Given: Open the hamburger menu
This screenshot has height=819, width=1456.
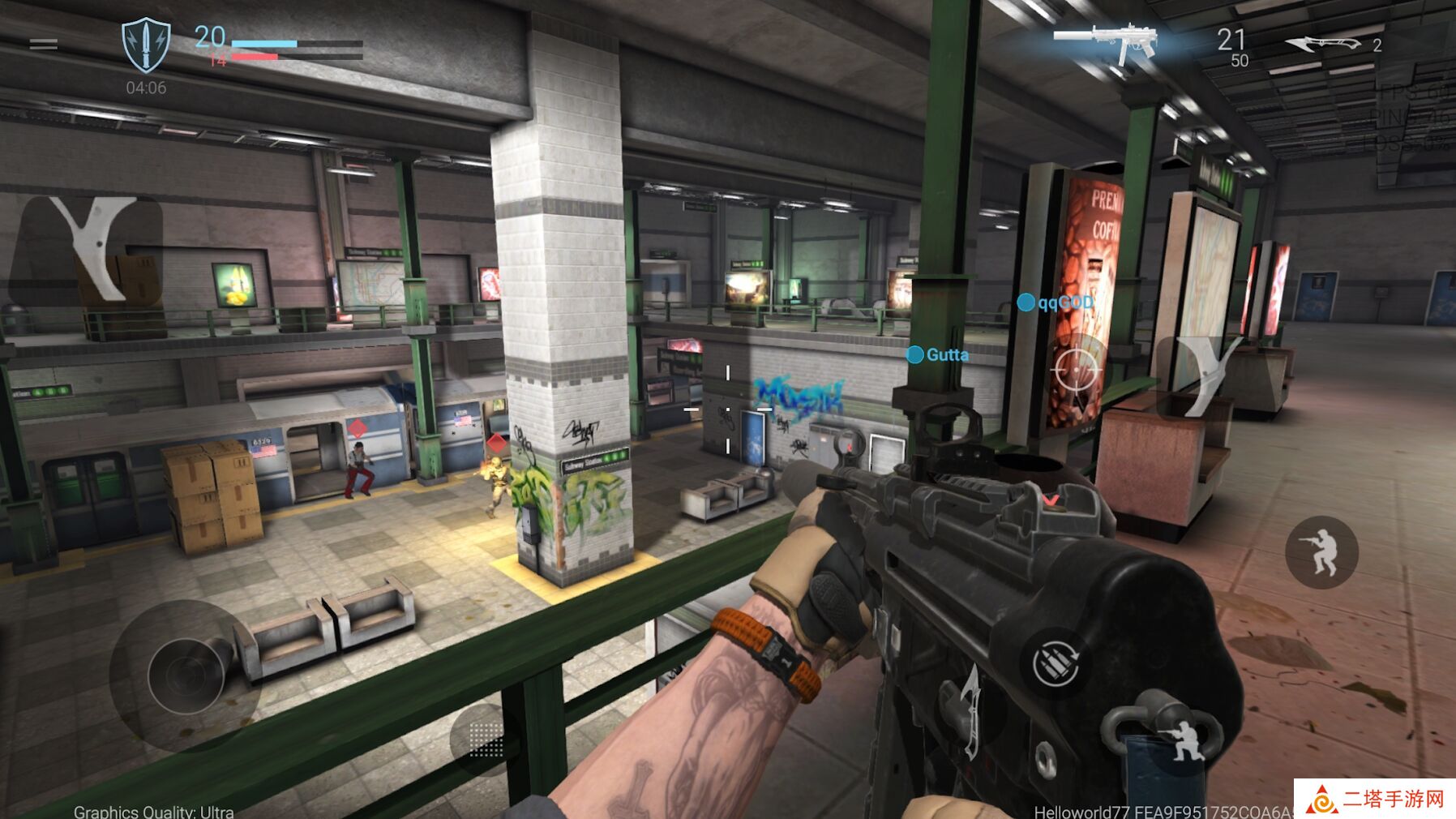Looking at the screenshot, I should click(43, 44).
